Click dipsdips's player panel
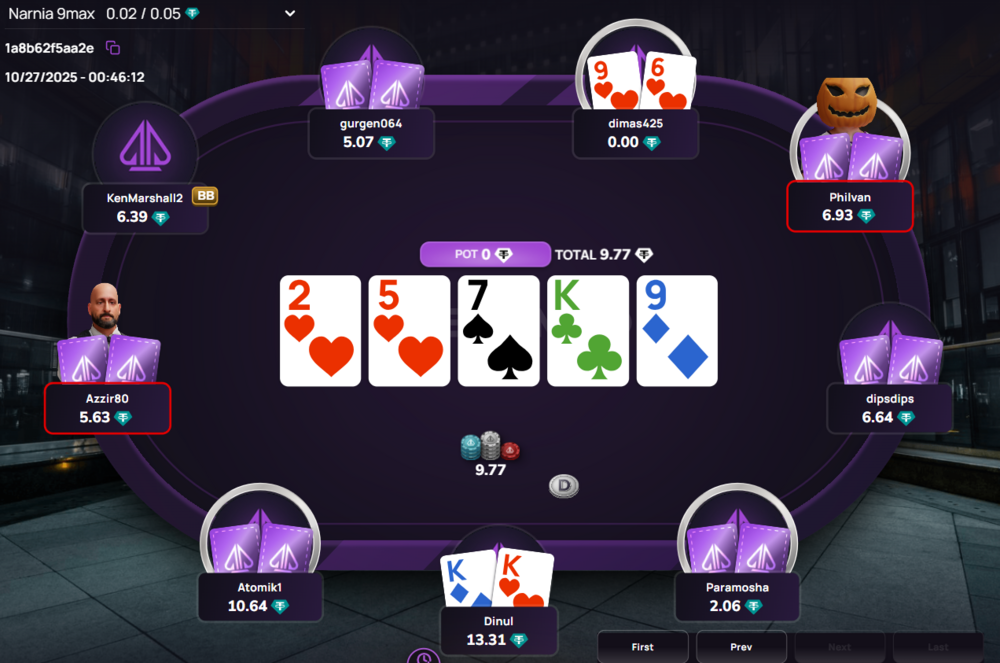 889,408
